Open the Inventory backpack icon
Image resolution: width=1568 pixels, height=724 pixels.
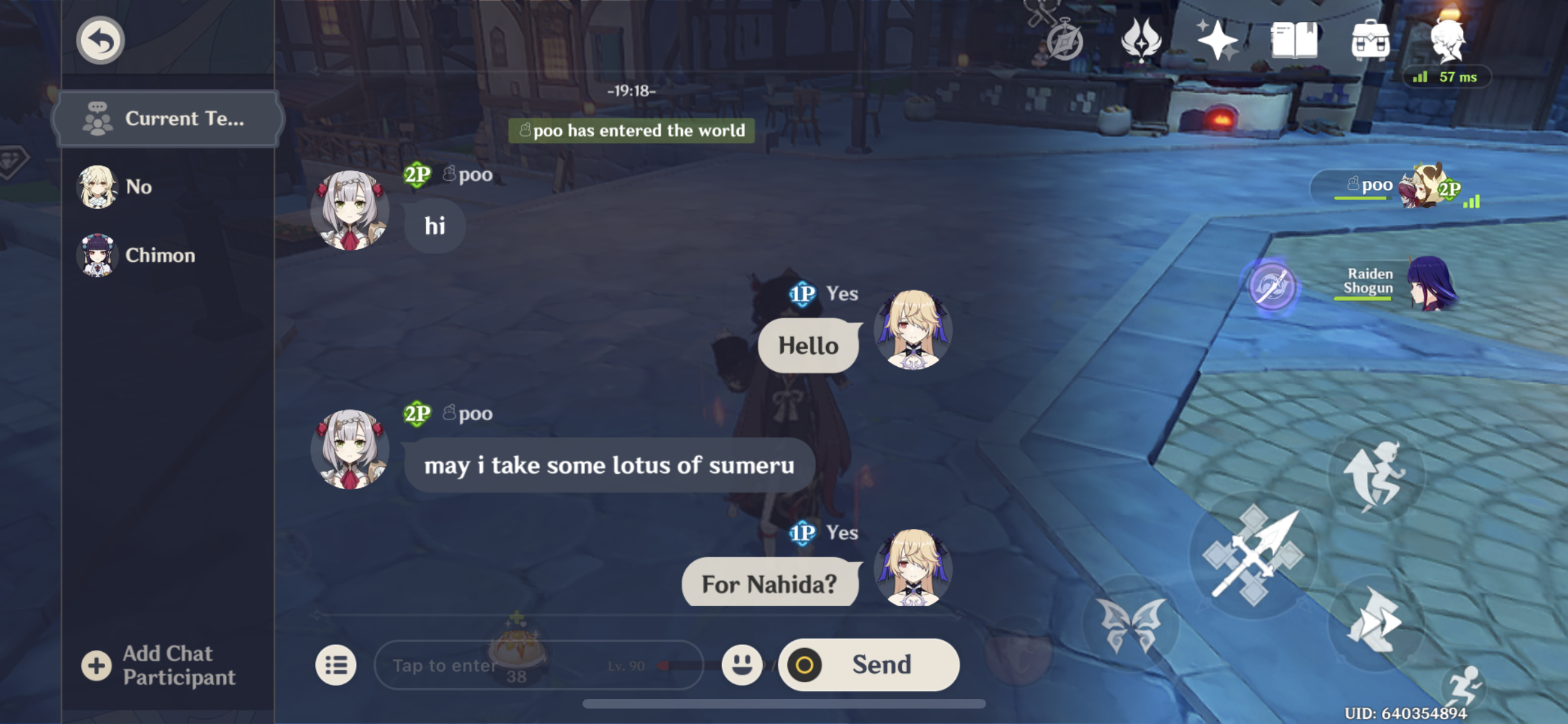pyautogui.click(x=1370, y=42)
